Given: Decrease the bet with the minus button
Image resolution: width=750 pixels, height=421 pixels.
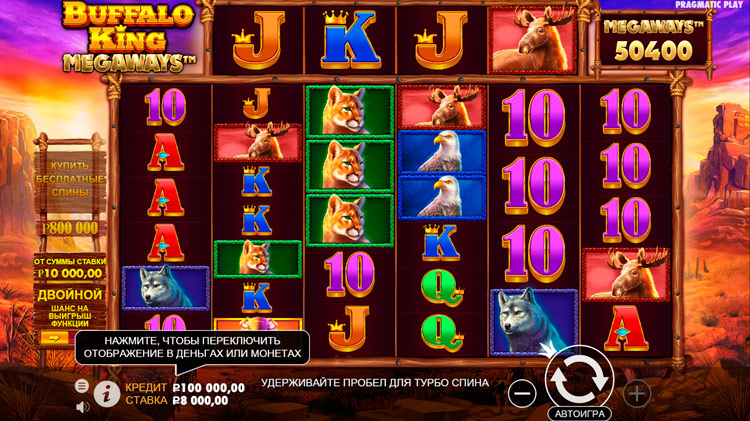Looking at the screenshot, I should tap(522, 393).
